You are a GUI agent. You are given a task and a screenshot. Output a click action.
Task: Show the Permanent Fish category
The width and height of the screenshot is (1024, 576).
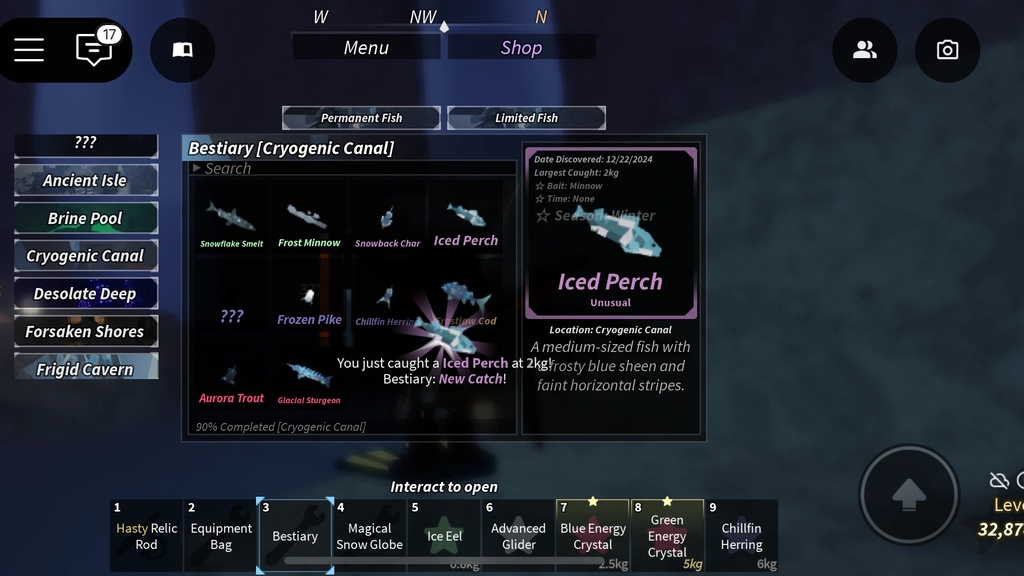tap(361, 118)
